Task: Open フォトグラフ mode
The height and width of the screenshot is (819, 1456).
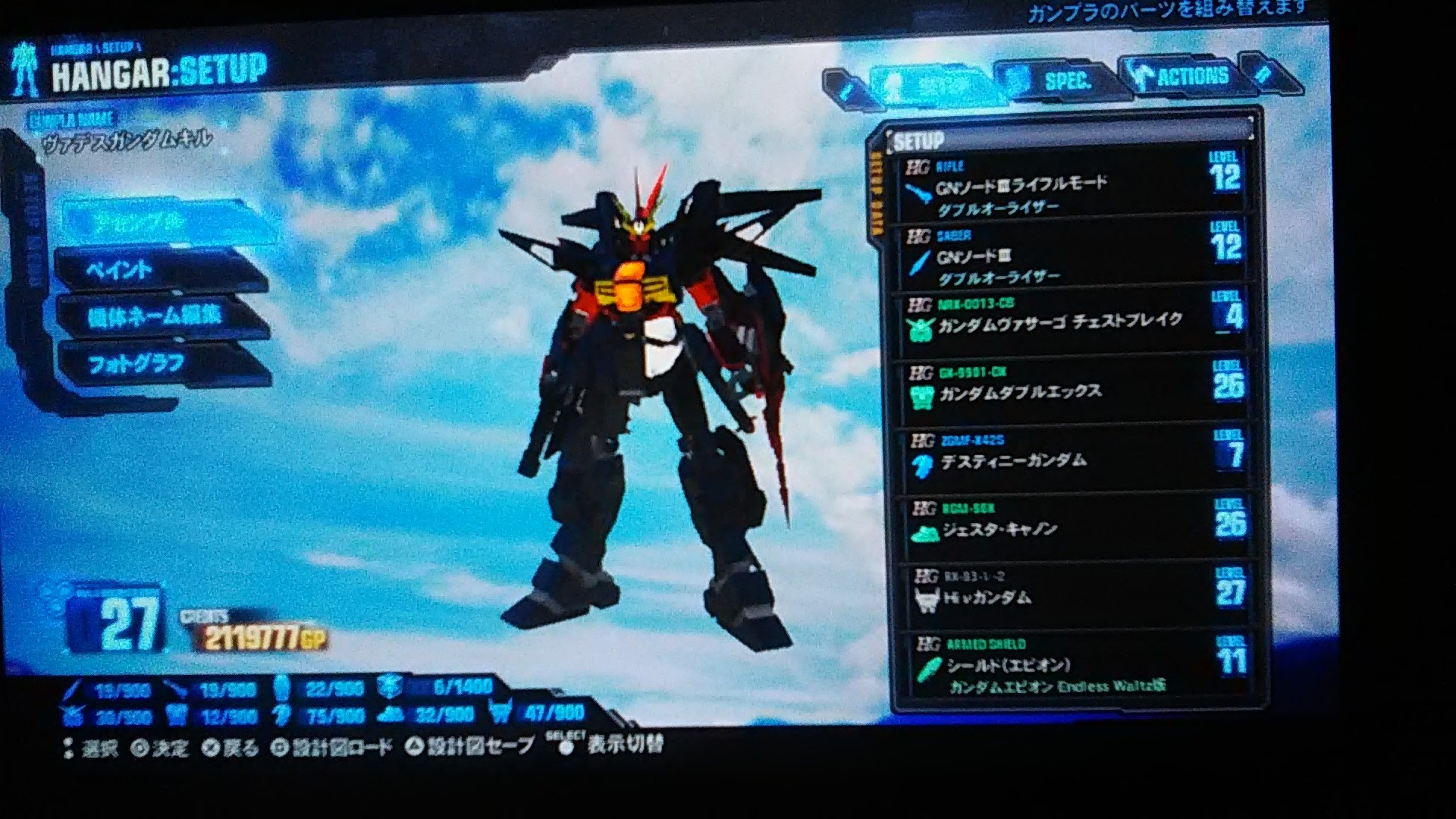Action: [x=136, y=363]
